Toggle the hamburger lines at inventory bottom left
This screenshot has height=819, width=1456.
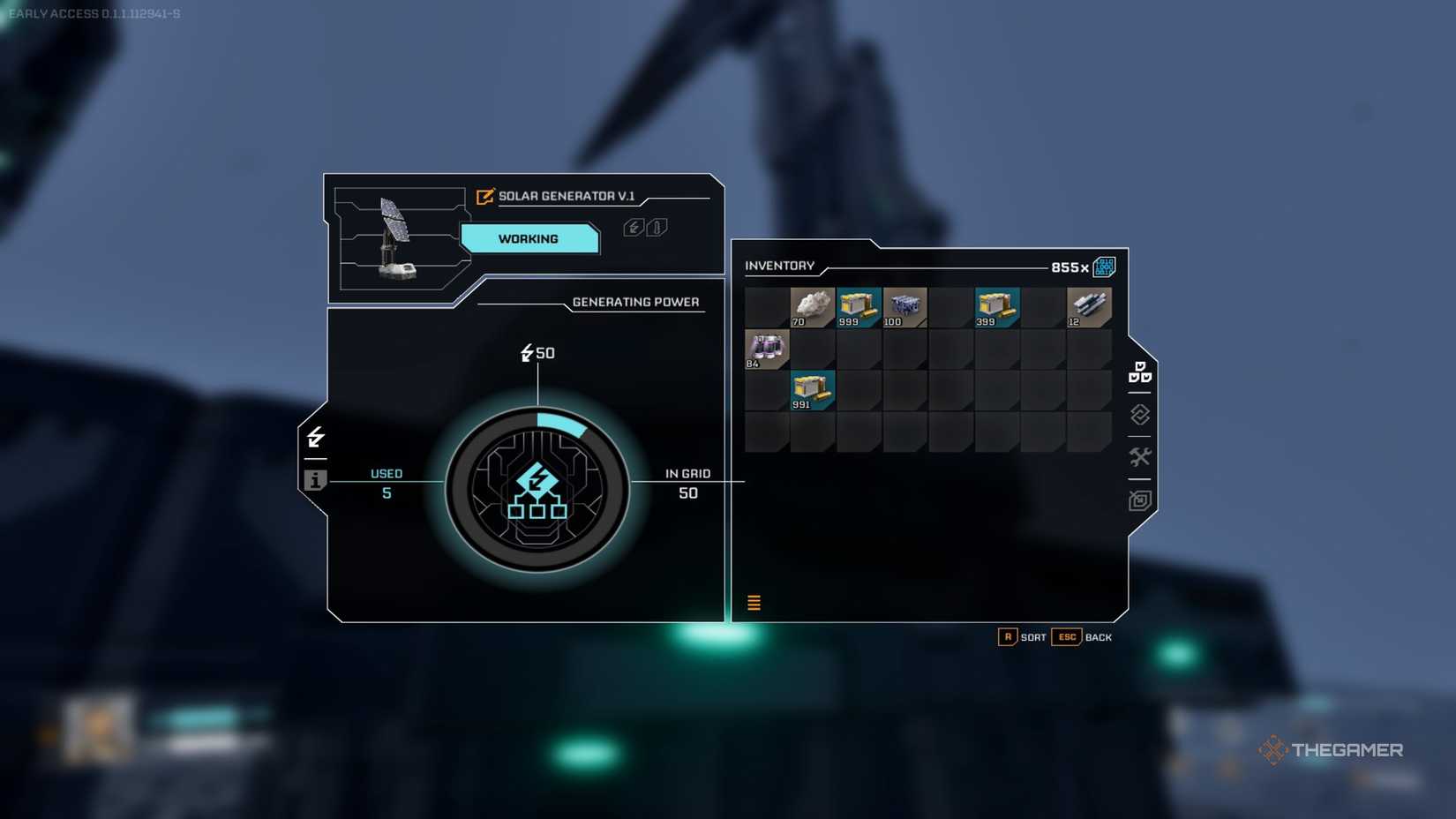754,602
